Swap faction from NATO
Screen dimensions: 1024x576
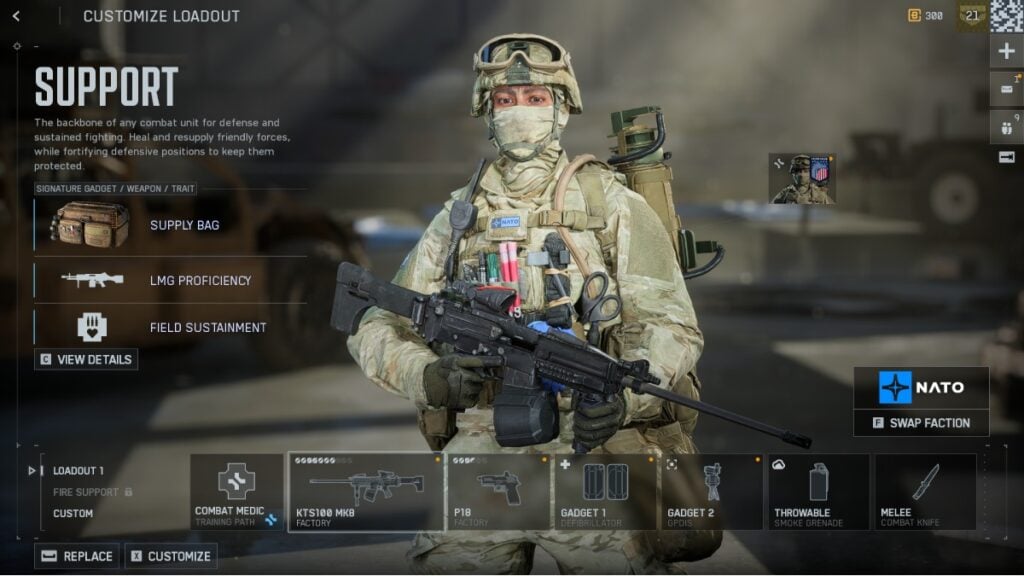[921, 423]
